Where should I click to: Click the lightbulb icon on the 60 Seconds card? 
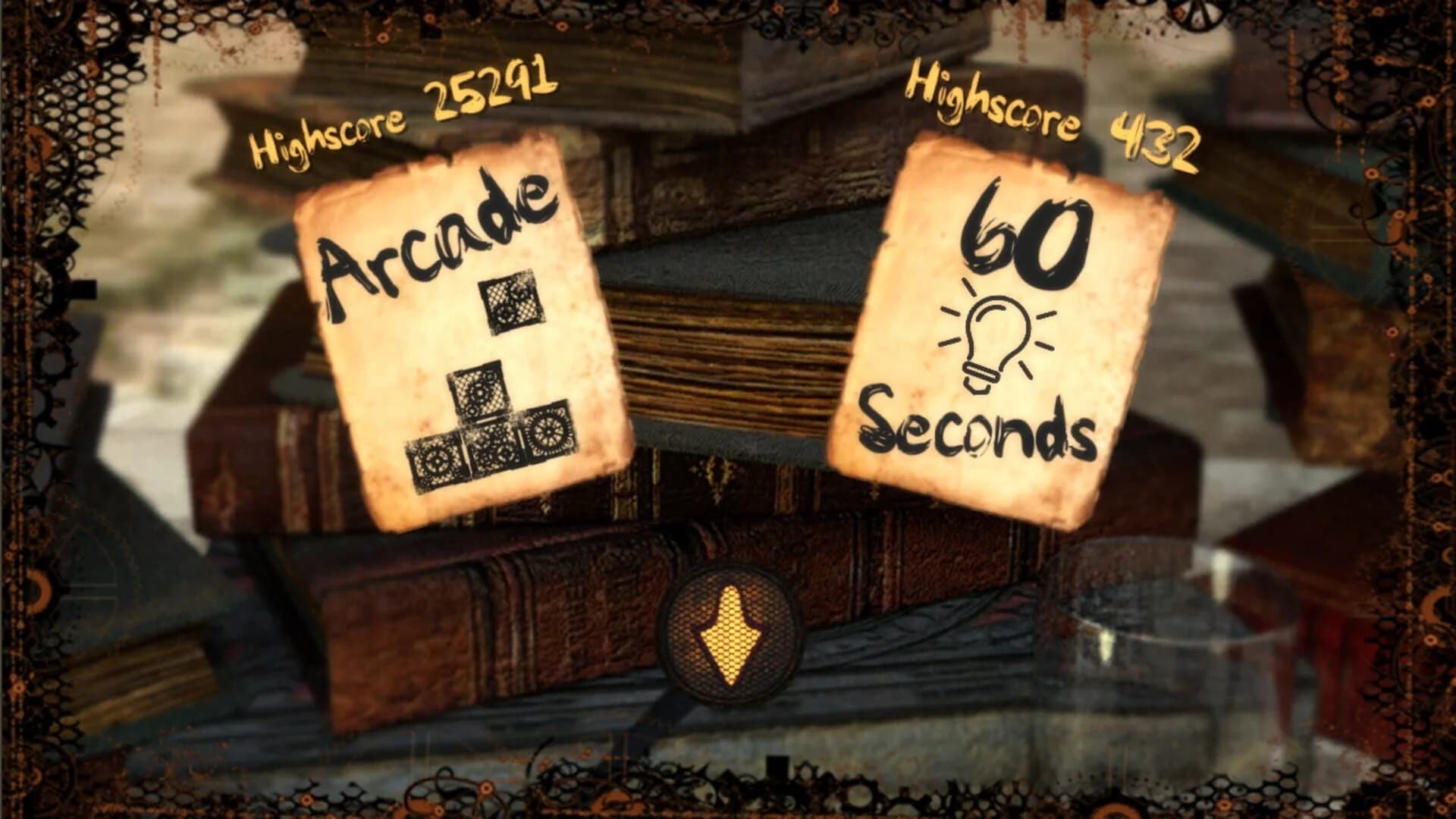tap(993, 334)
